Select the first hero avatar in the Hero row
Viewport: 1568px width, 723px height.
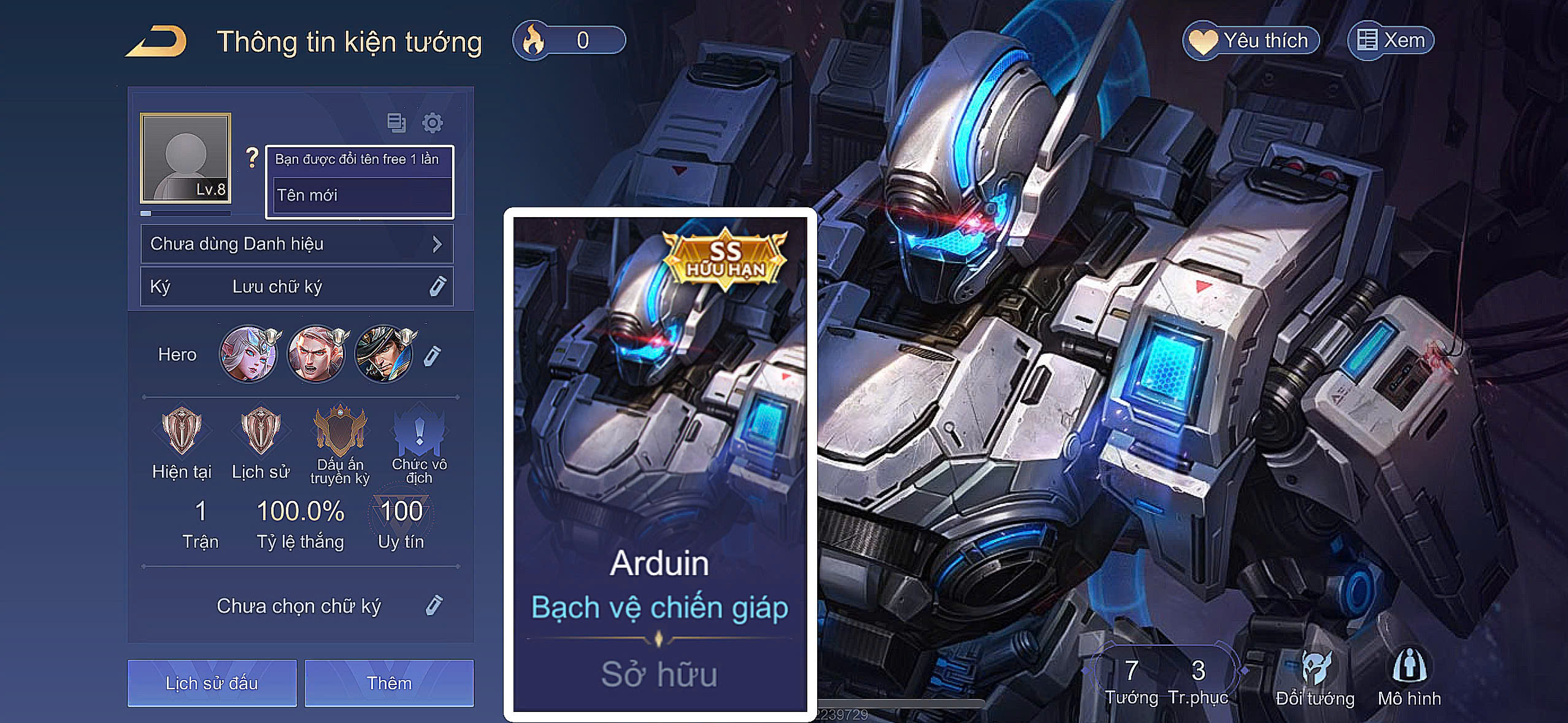(250, 353)
